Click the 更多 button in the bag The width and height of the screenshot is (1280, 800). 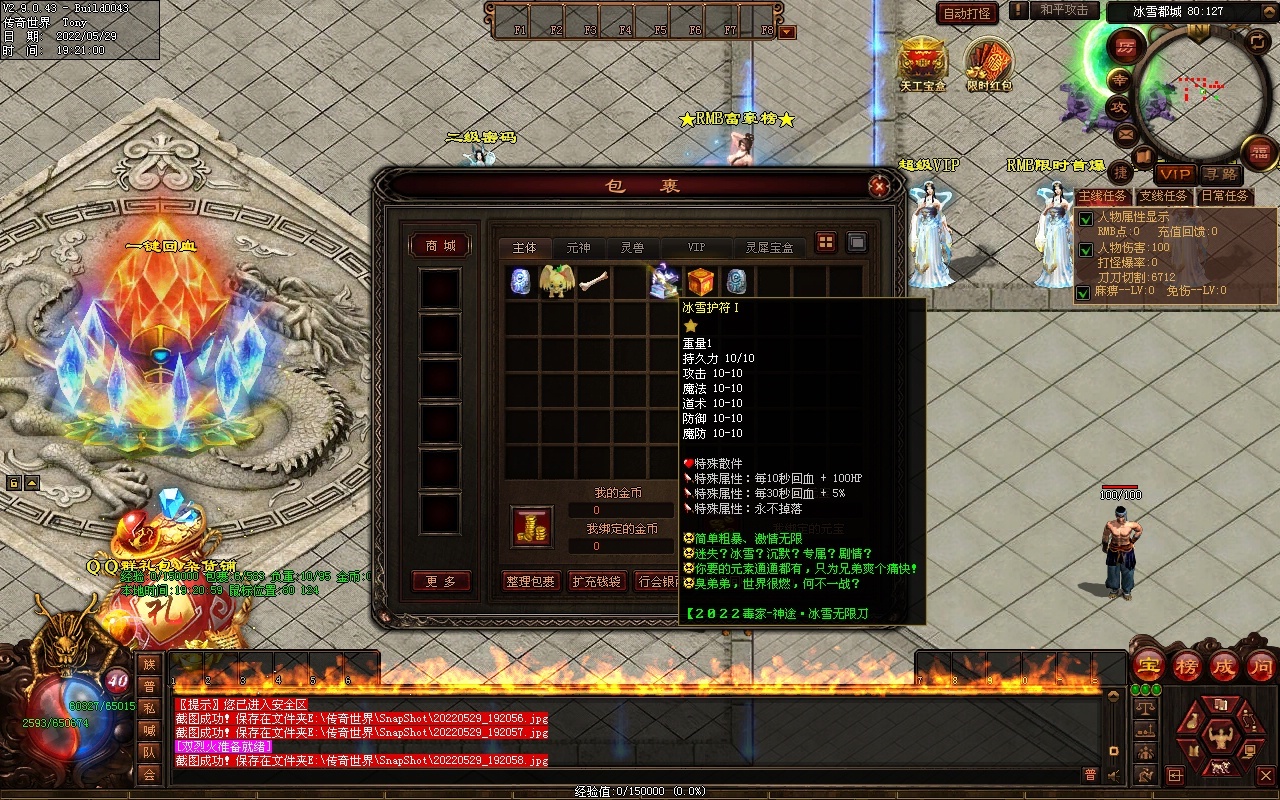441,581
